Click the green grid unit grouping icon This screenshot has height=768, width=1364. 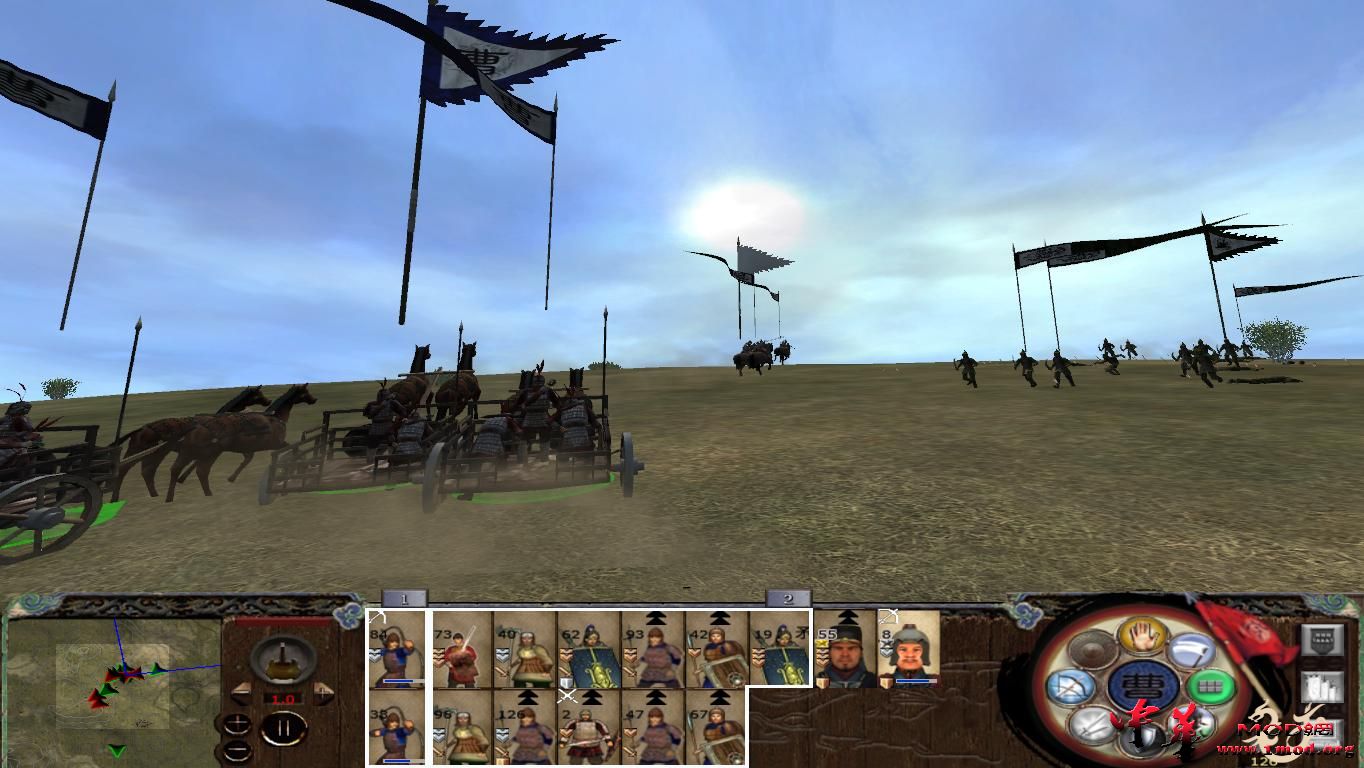click(1210, 686)
